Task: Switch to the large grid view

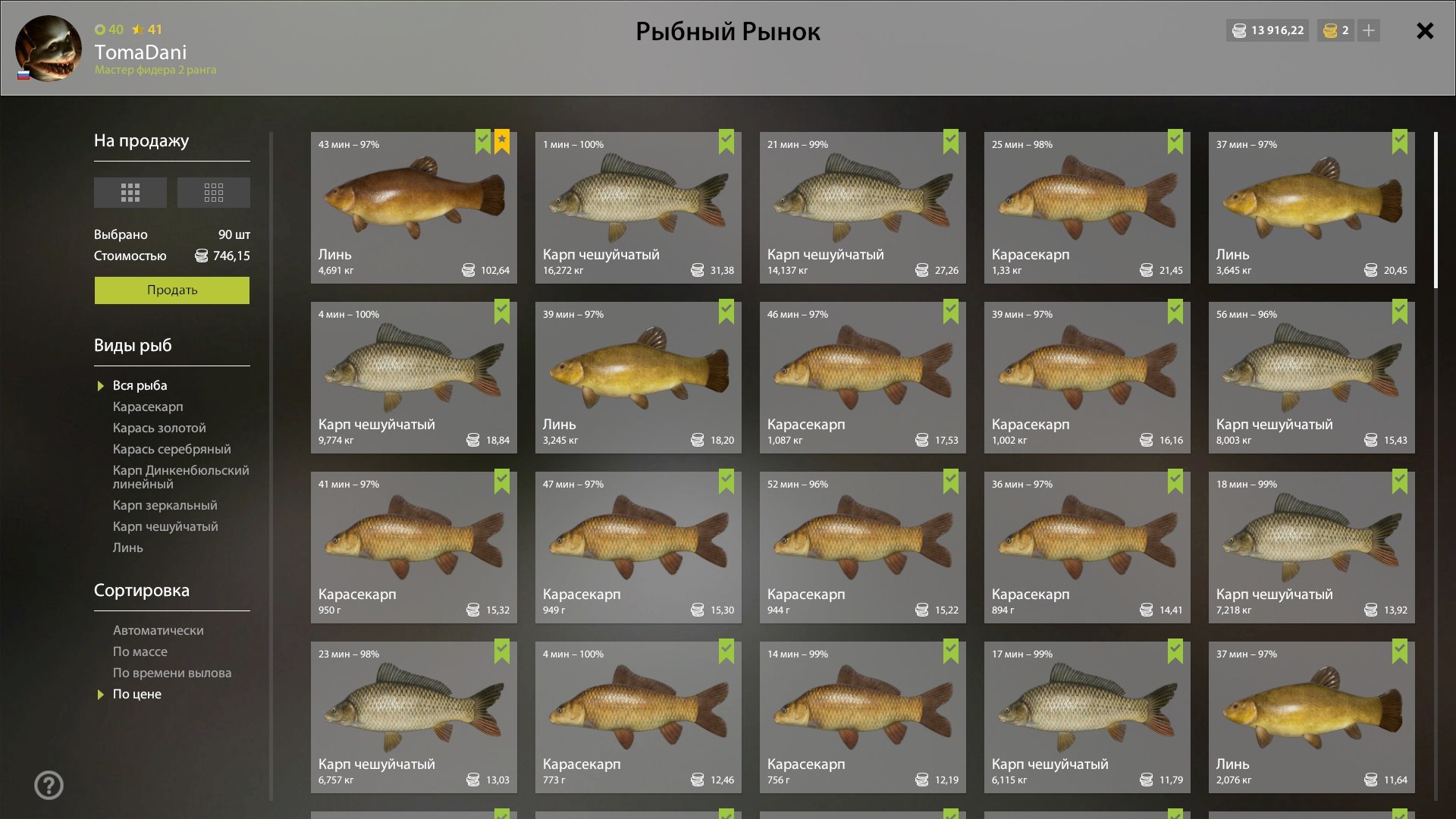Action: tap(130, 193)
